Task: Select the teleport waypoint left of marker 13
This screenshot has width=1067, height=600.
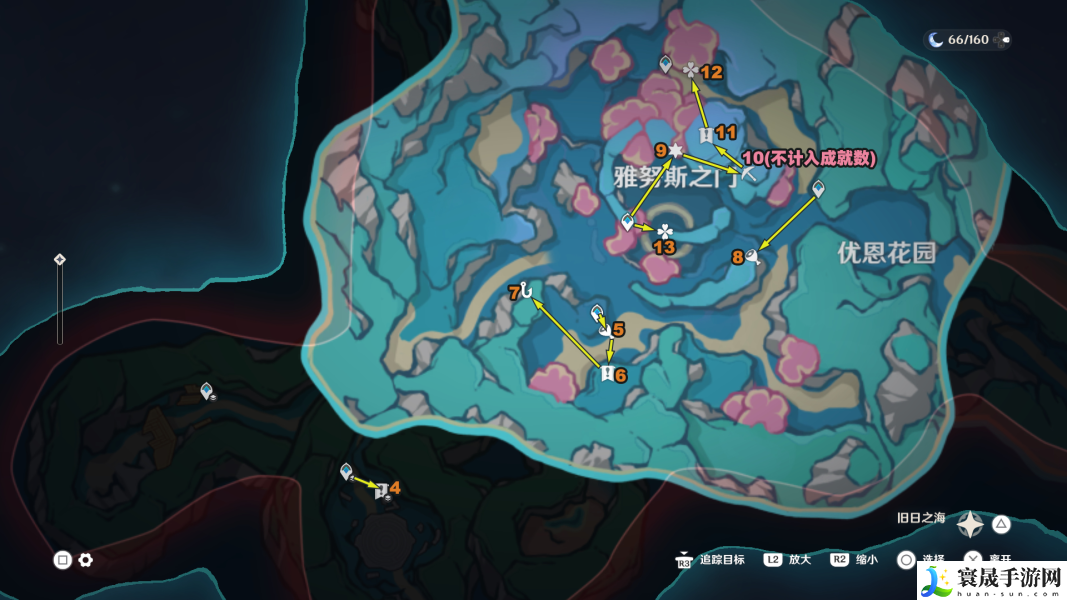Action: (628, 222)
